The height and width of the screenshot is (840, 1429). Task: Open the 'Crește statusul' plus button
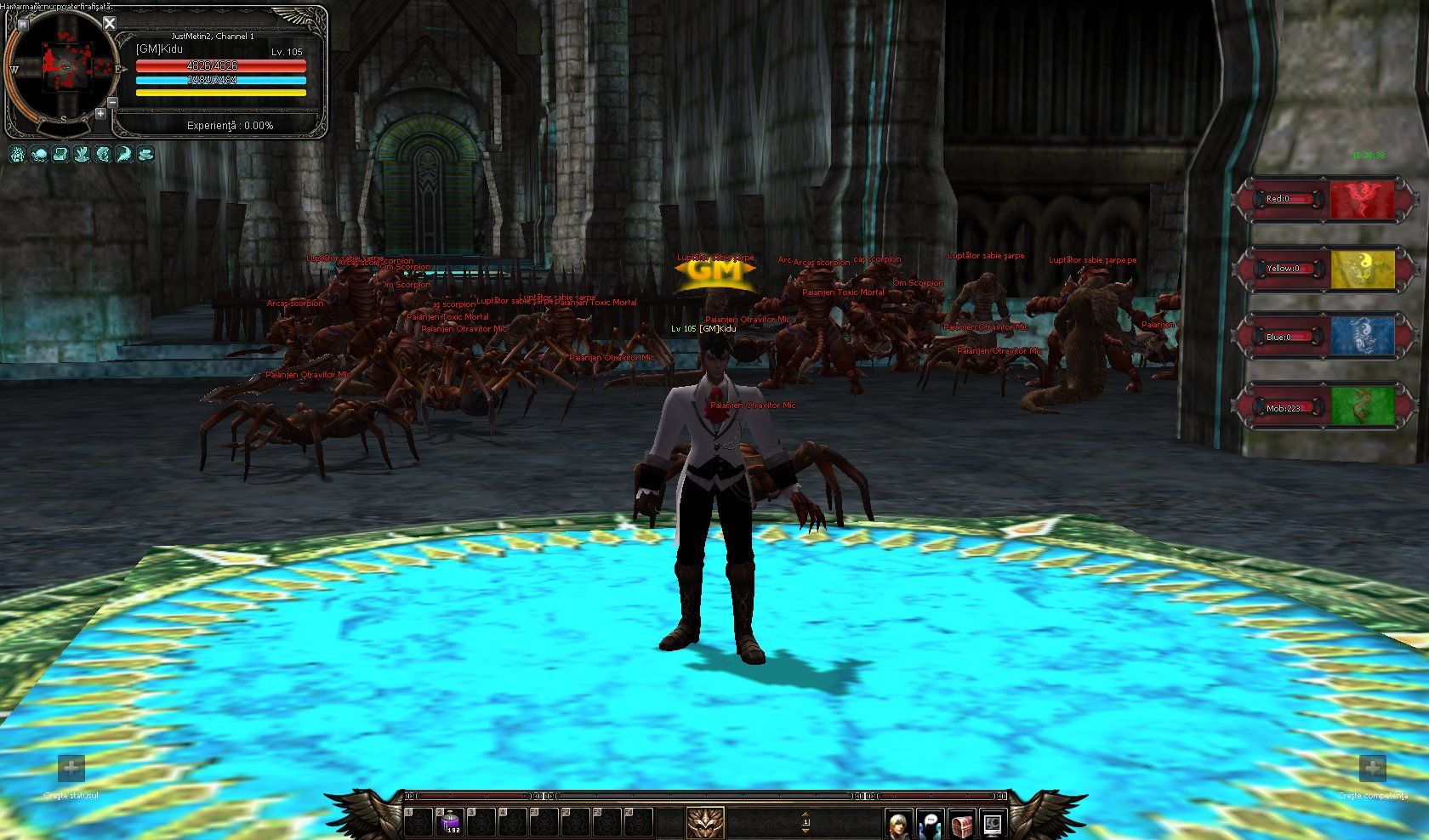(x=71, y=769)
